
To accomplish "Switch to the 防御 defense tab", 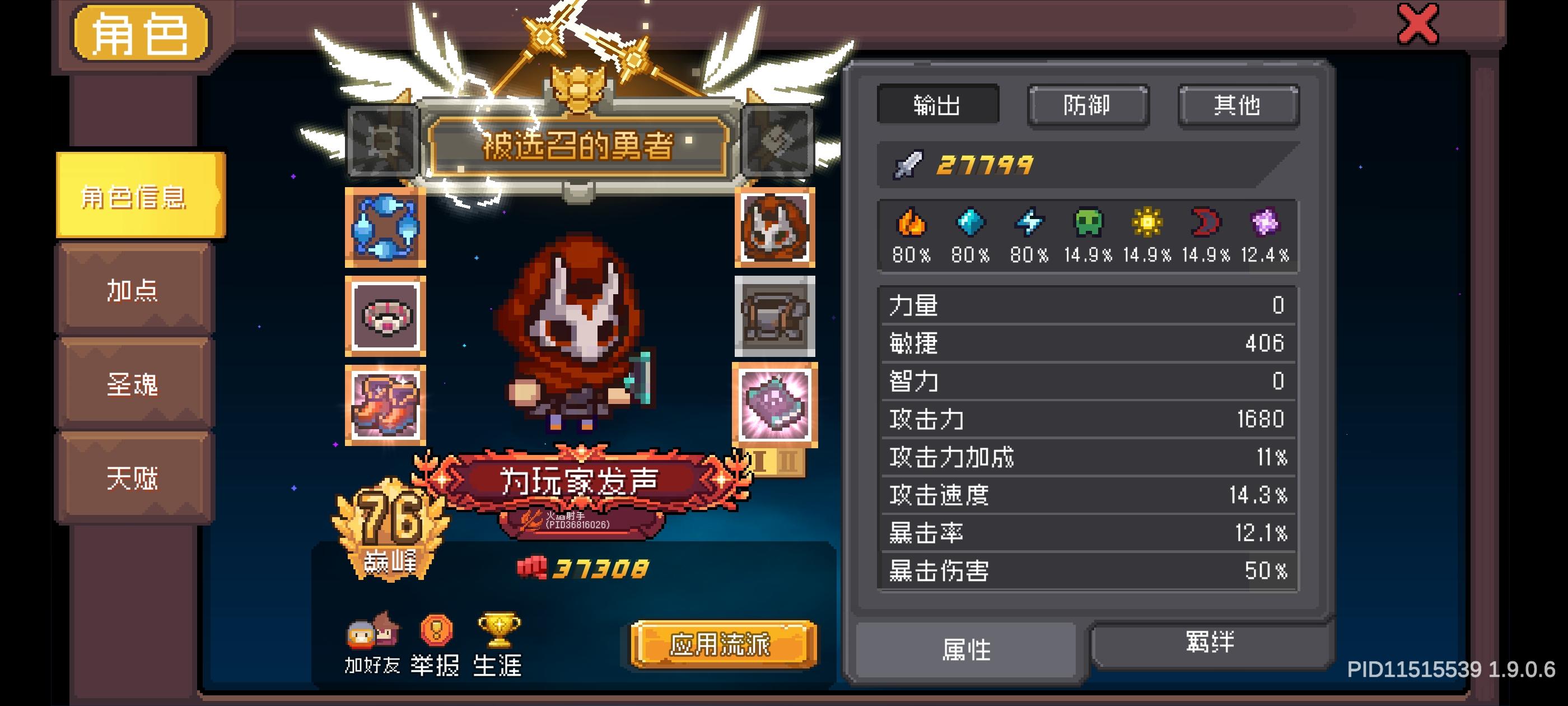I will pos(1087,105).
